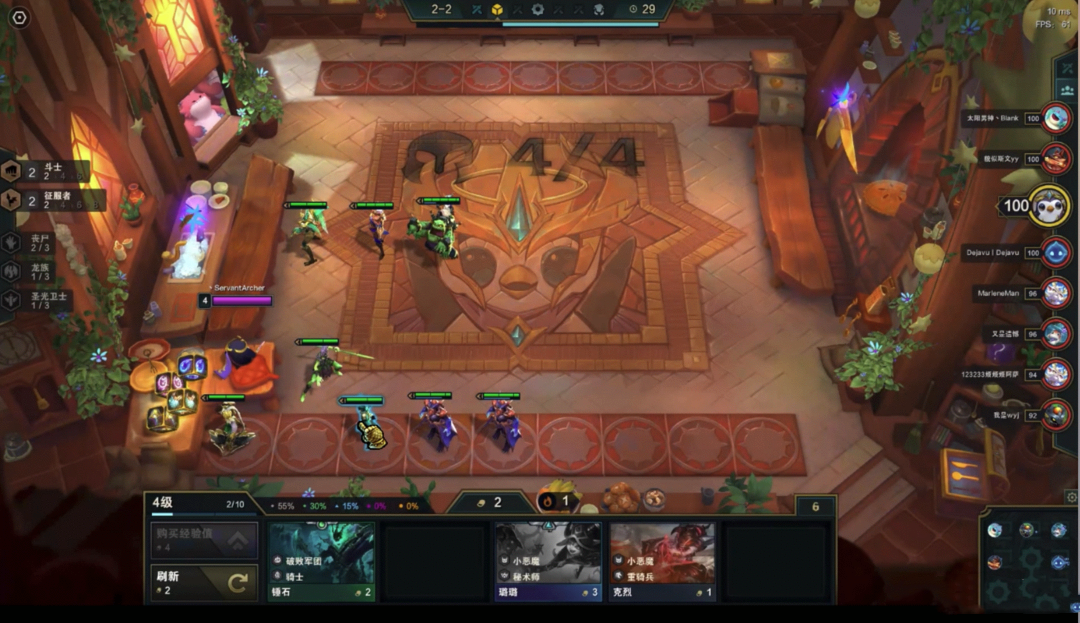
Task: Refresh the shop with 刷新
Action: click(x=204, y=582)
